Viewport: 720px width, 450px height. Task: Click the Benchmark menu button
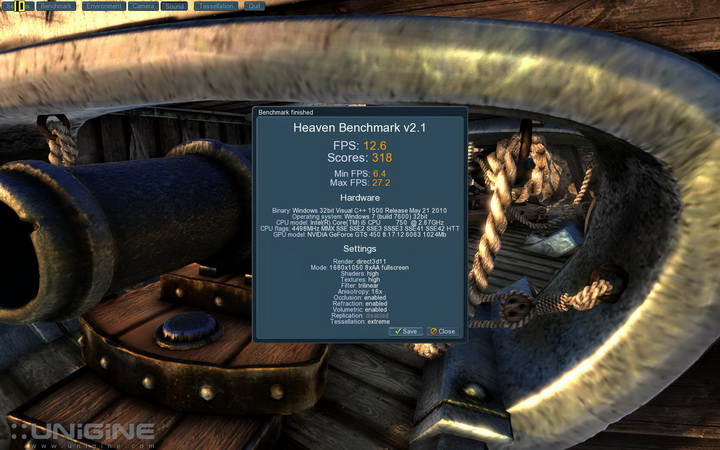(x=58, y=6)
